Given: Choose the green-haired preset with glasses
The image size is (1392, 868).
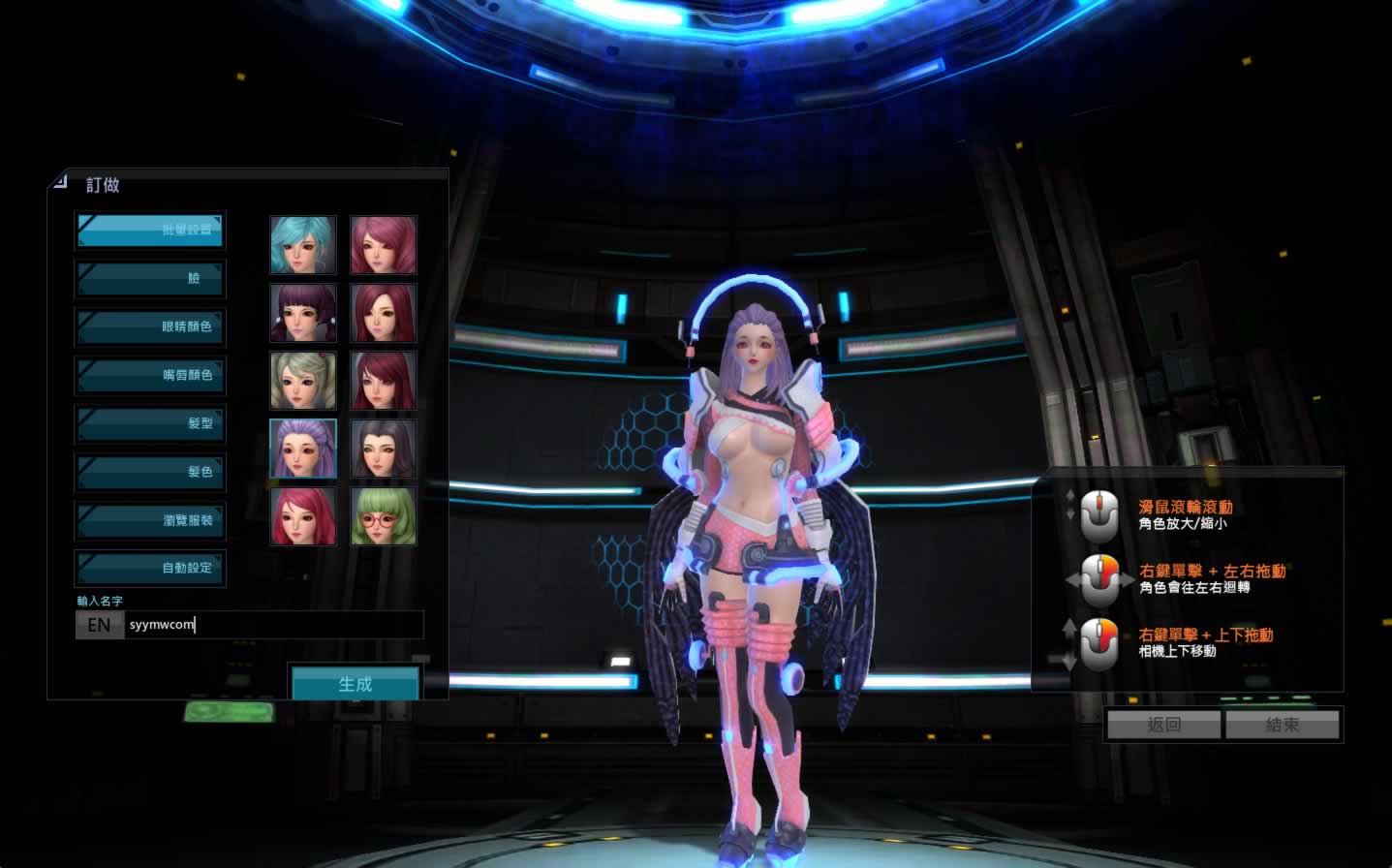Looking at the screenshot, I should [x=384, y=516].
